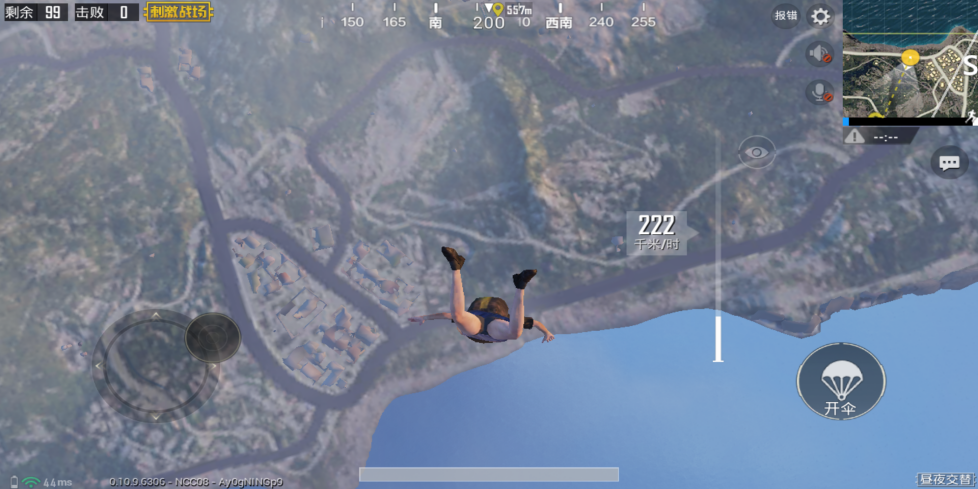Tap the 报错 error report button
The image size is (978, 489).
pyautogui.click(x=786, y=16)
